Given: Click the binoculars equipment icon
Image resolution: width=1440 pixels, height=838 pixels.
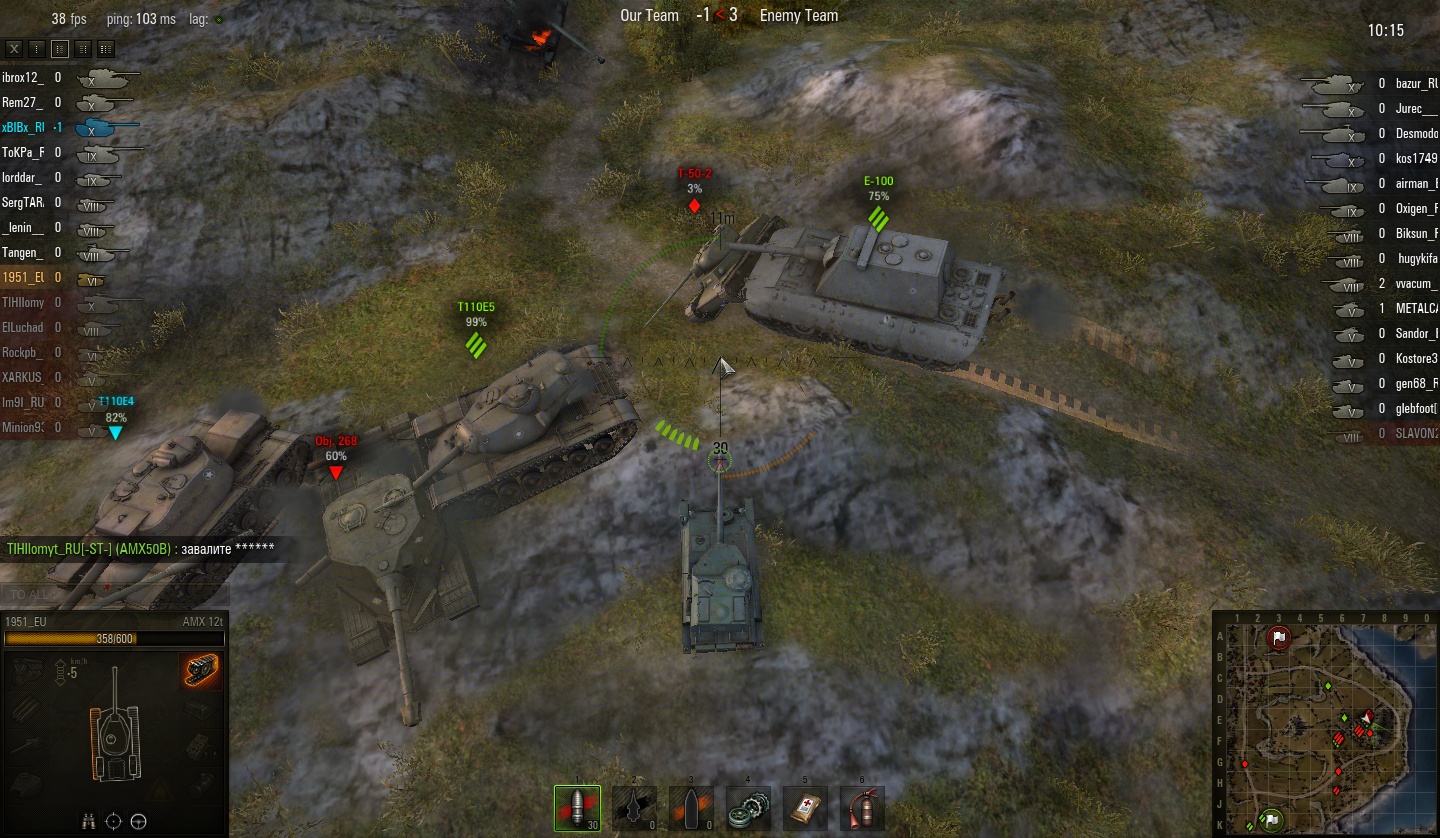Looking at the screenshot, I should [88, 821].
